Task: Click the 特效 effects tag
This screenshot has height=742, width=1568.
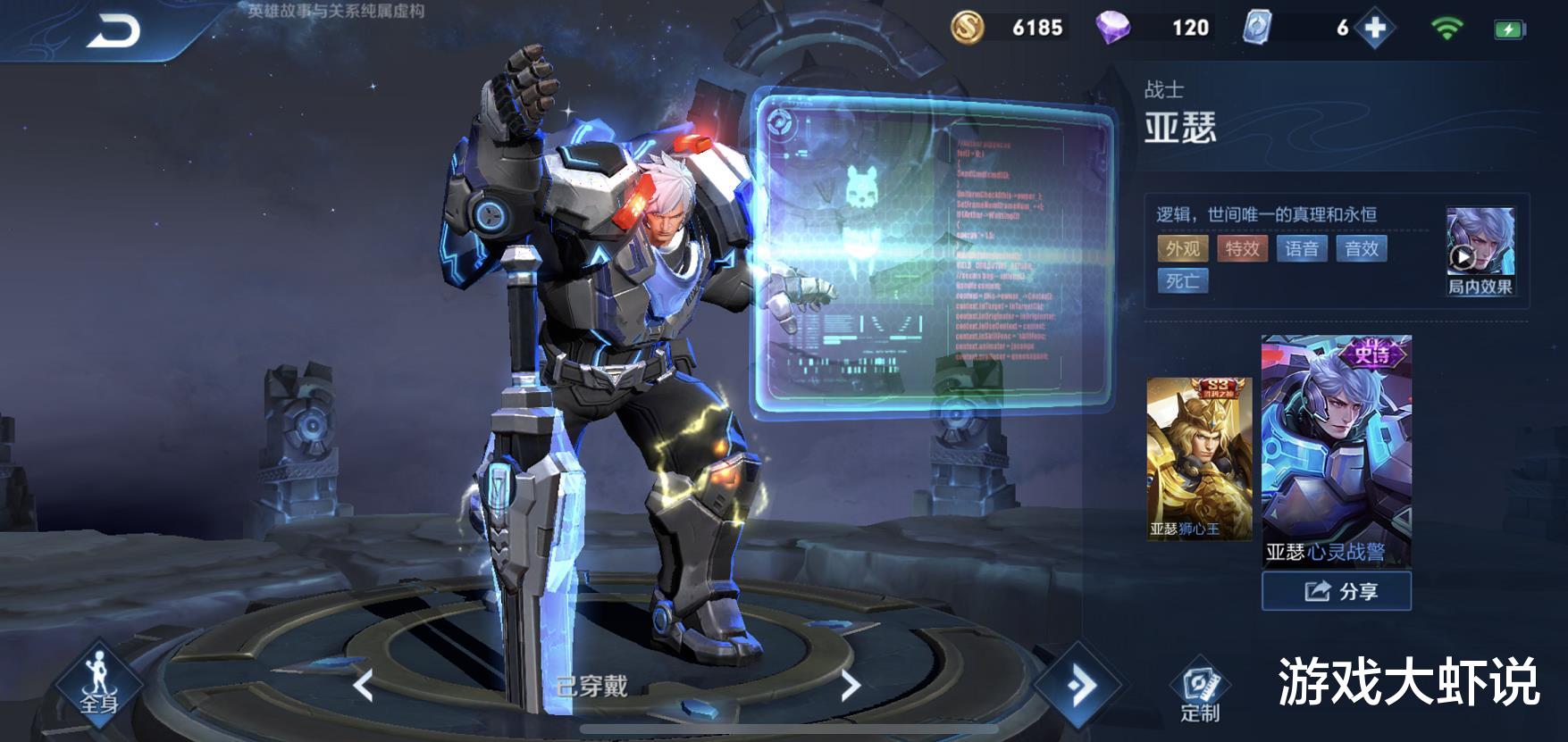Action: [x=1242, y=249]
